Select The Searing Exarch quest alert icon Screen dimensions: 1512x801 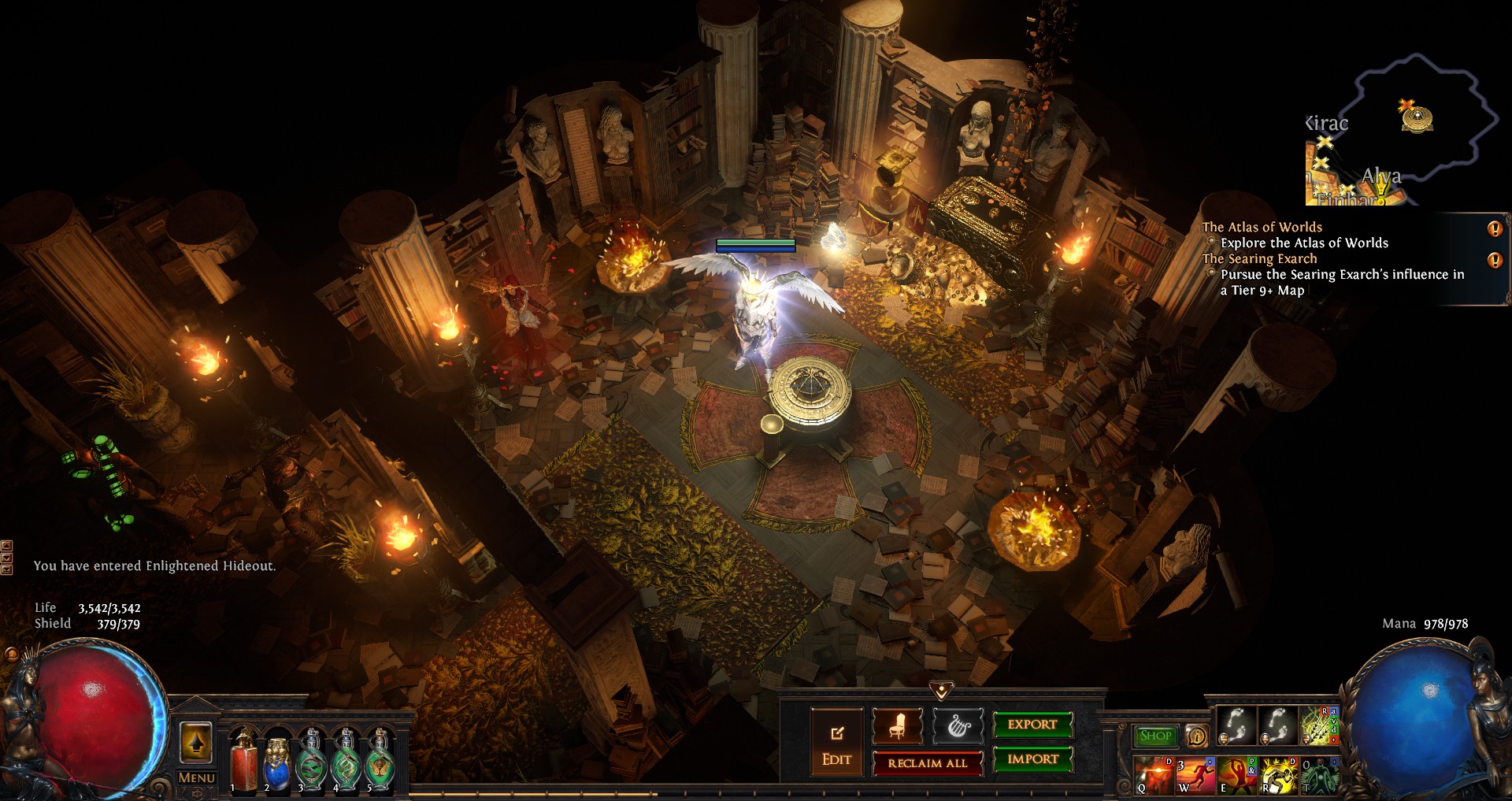point(1494,261)
